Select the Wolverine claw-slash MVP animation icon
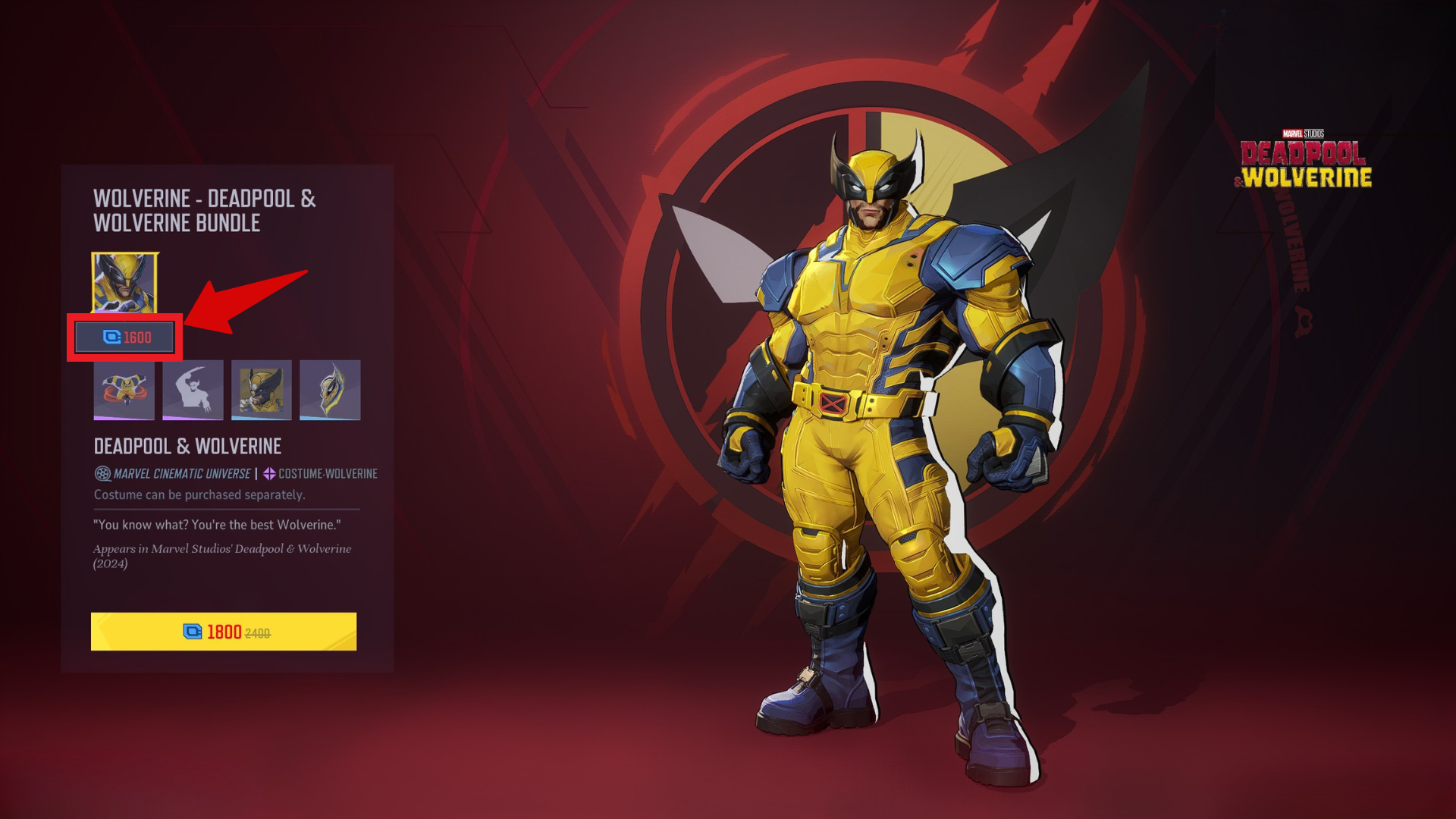The height and width of the screenshot is (819, 1456). tap(193, 391)
